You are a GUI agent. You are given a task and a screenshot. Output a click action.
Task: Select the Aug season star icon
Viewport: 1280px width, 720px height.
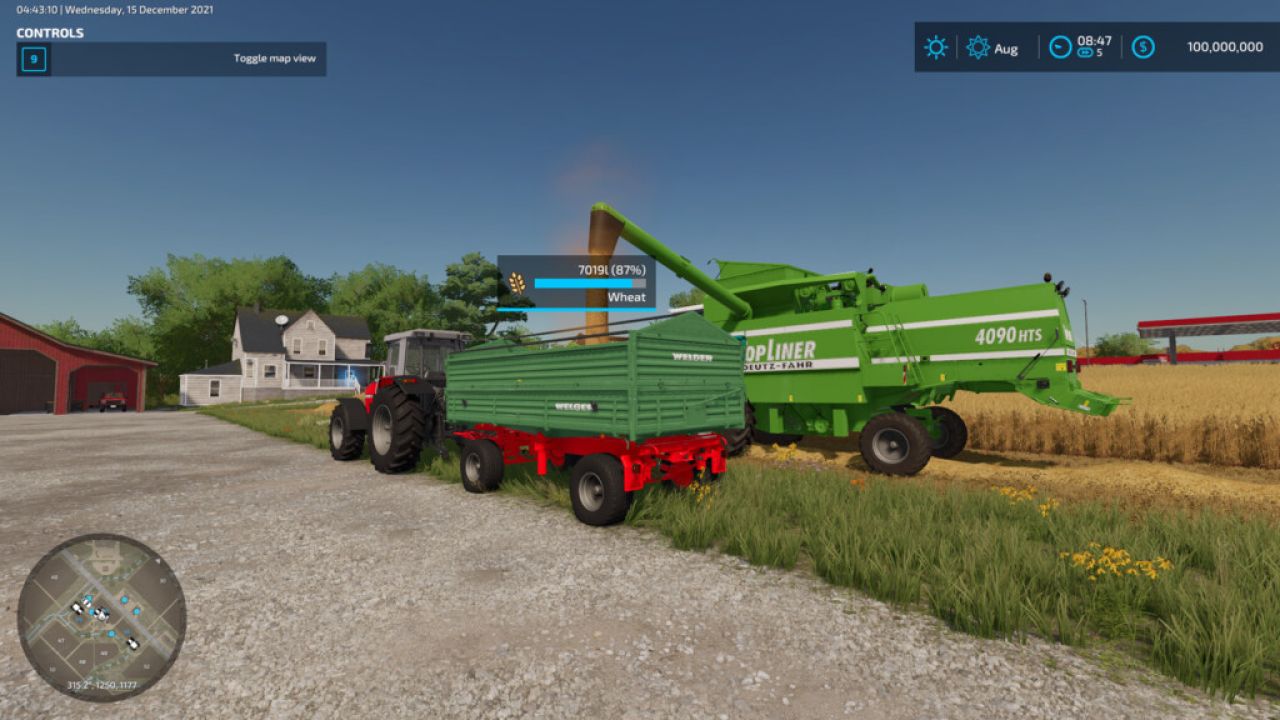[x=979, y=47]
